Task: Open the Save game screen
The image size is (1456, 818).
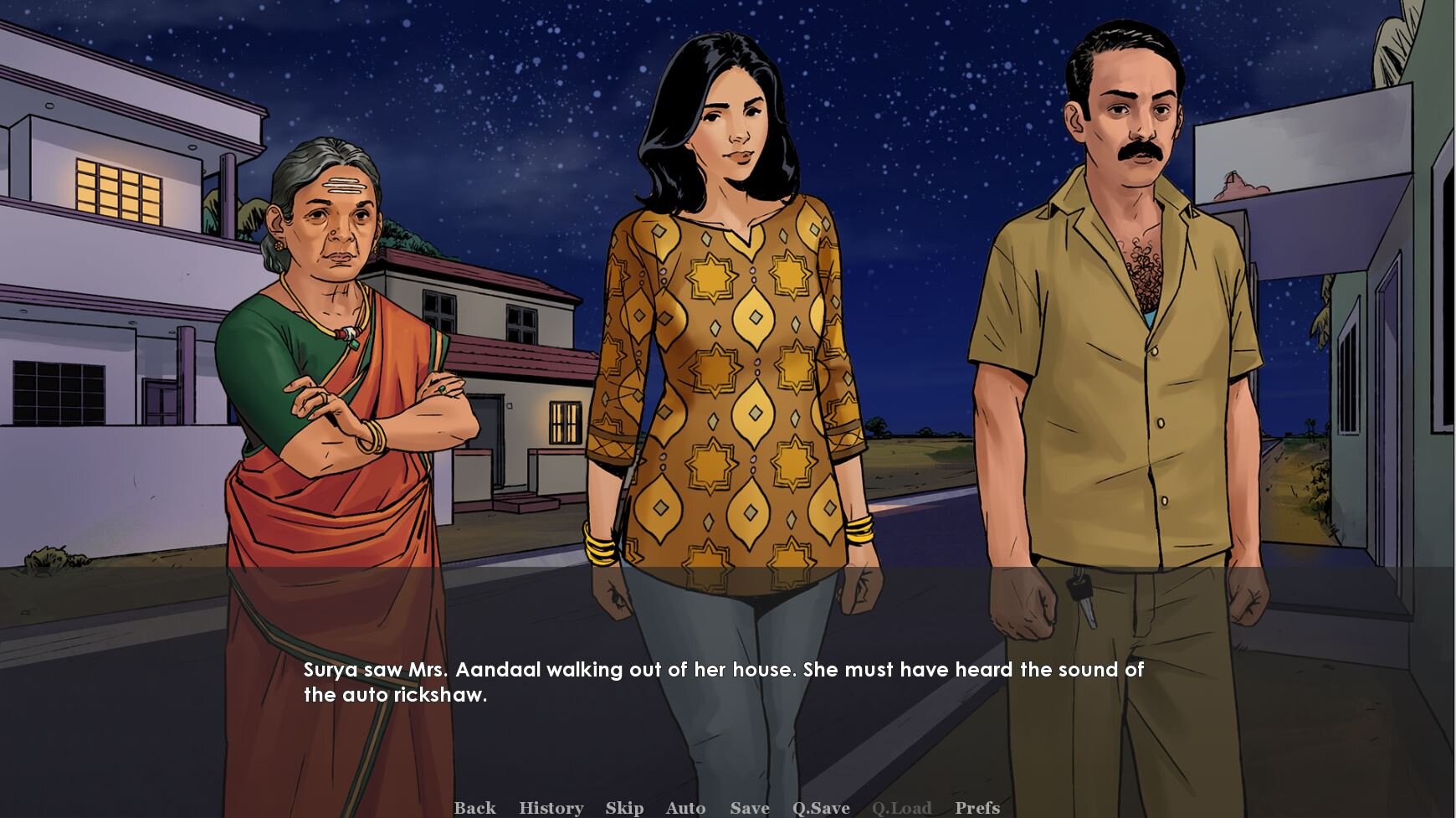Action: [749, 807]
